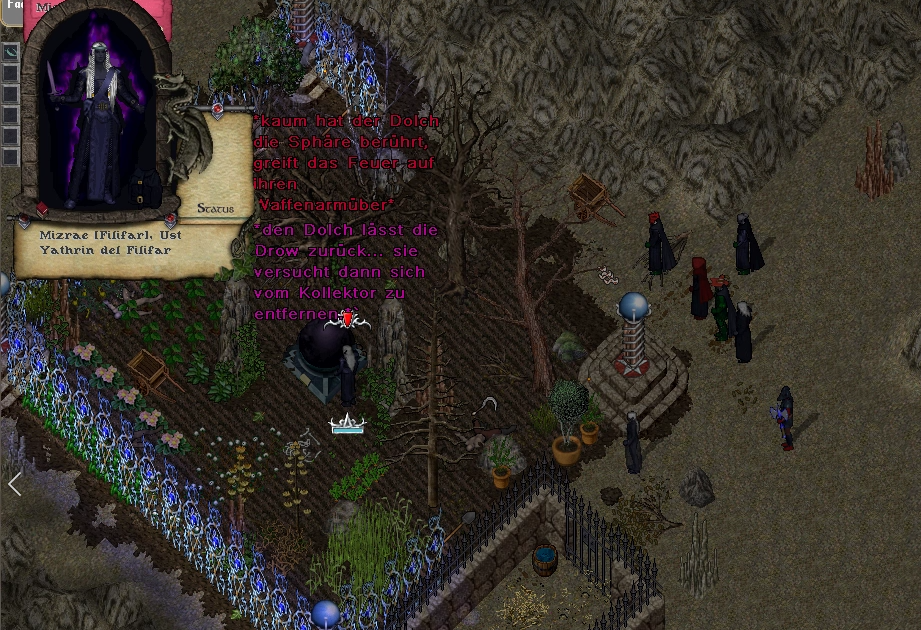Select the filled top equipment slot

[x=11, y=52]
